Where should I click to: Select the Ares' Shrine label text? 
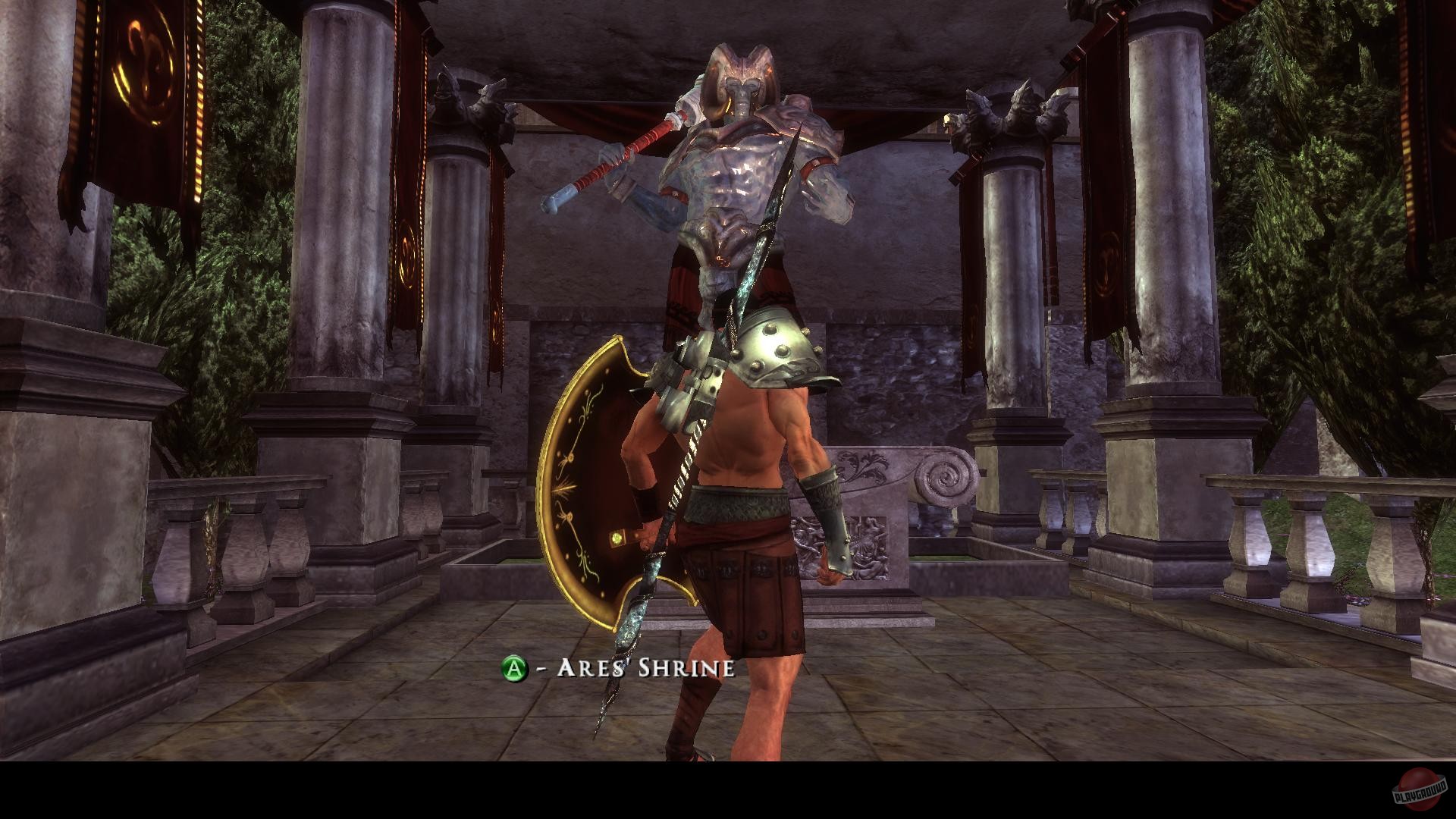coord(645,669)
